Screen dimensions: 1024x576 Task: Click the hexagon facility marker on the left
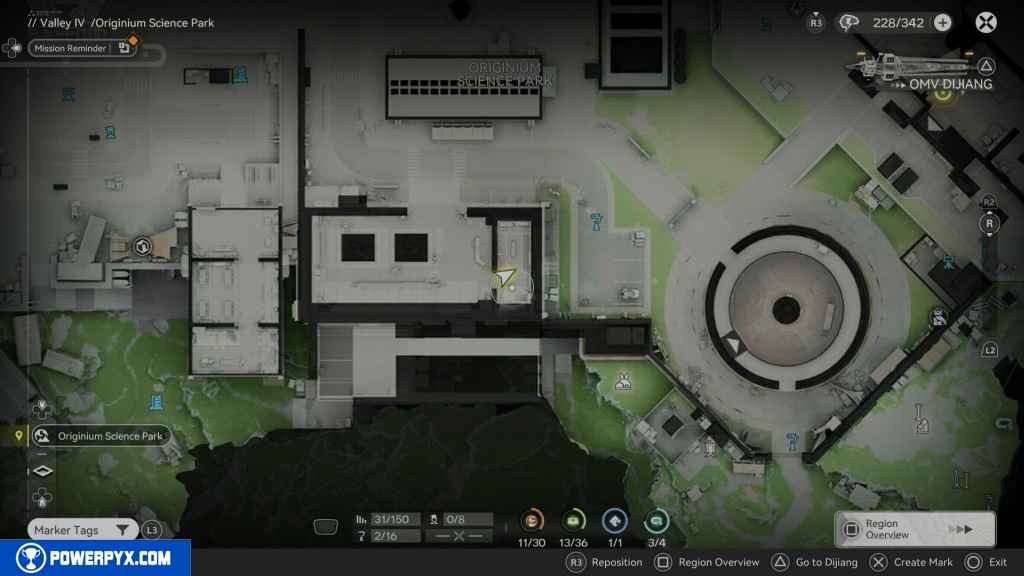[x=142, y=246]
